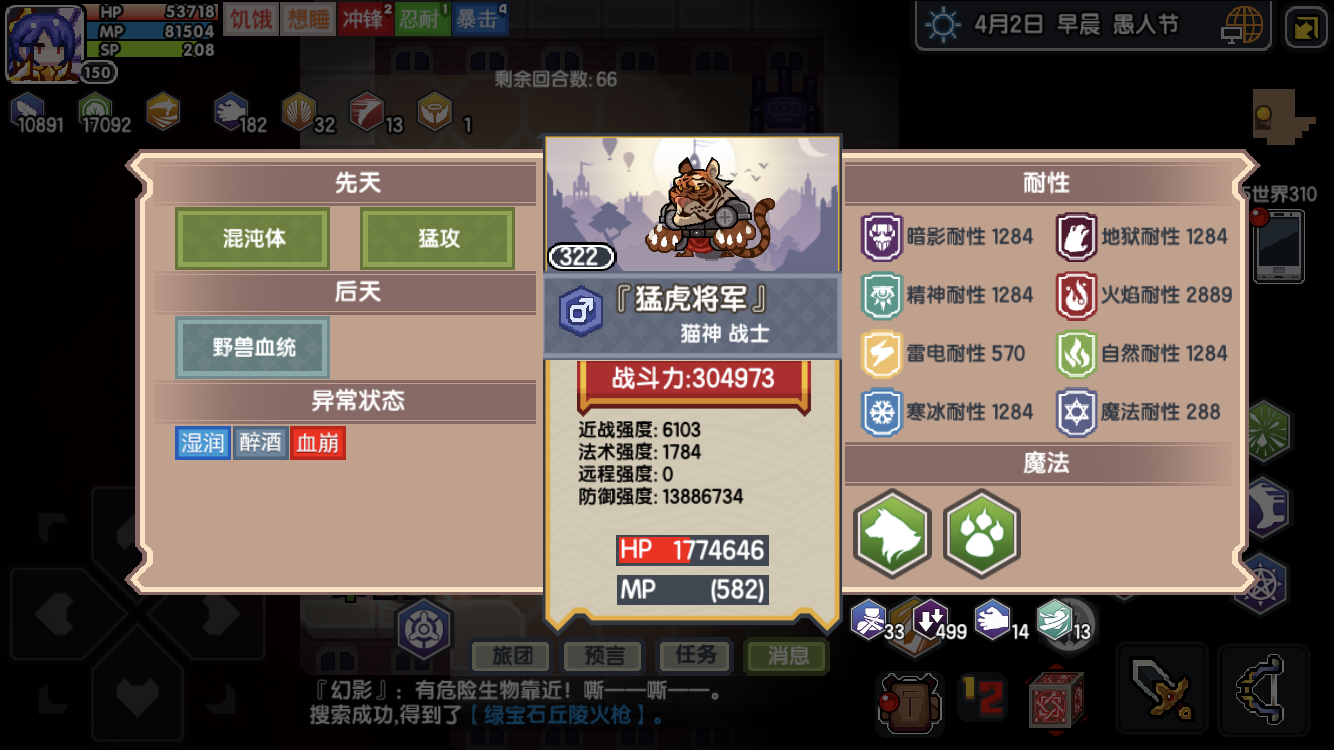The width and height of the screenshot is (1334, 750).
Task: Switch to the 任务 tab
Action: tap(694, 657)
